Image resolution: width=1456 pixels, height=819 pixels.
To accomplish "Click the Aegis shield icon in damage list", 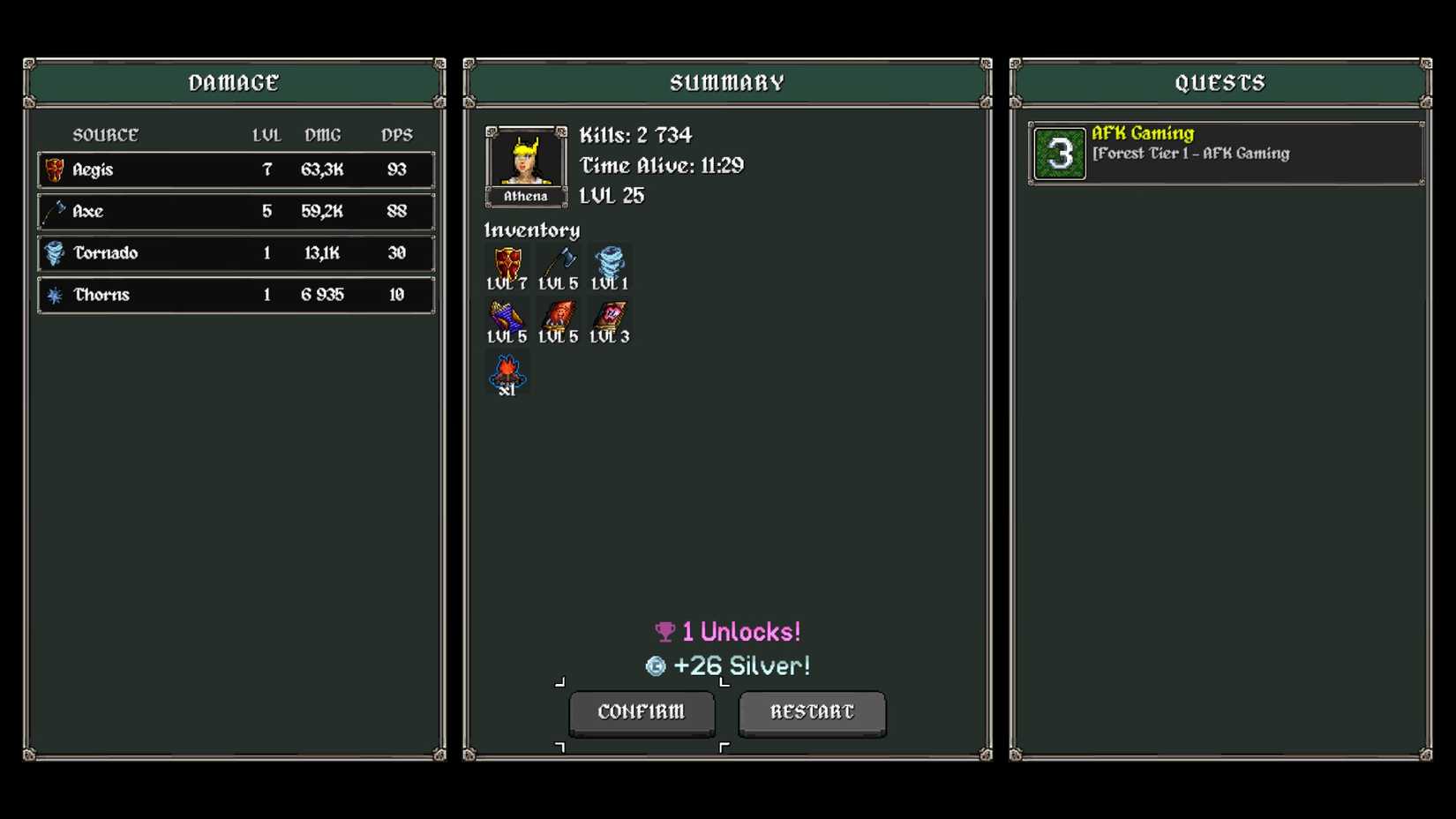I will 55,169.
